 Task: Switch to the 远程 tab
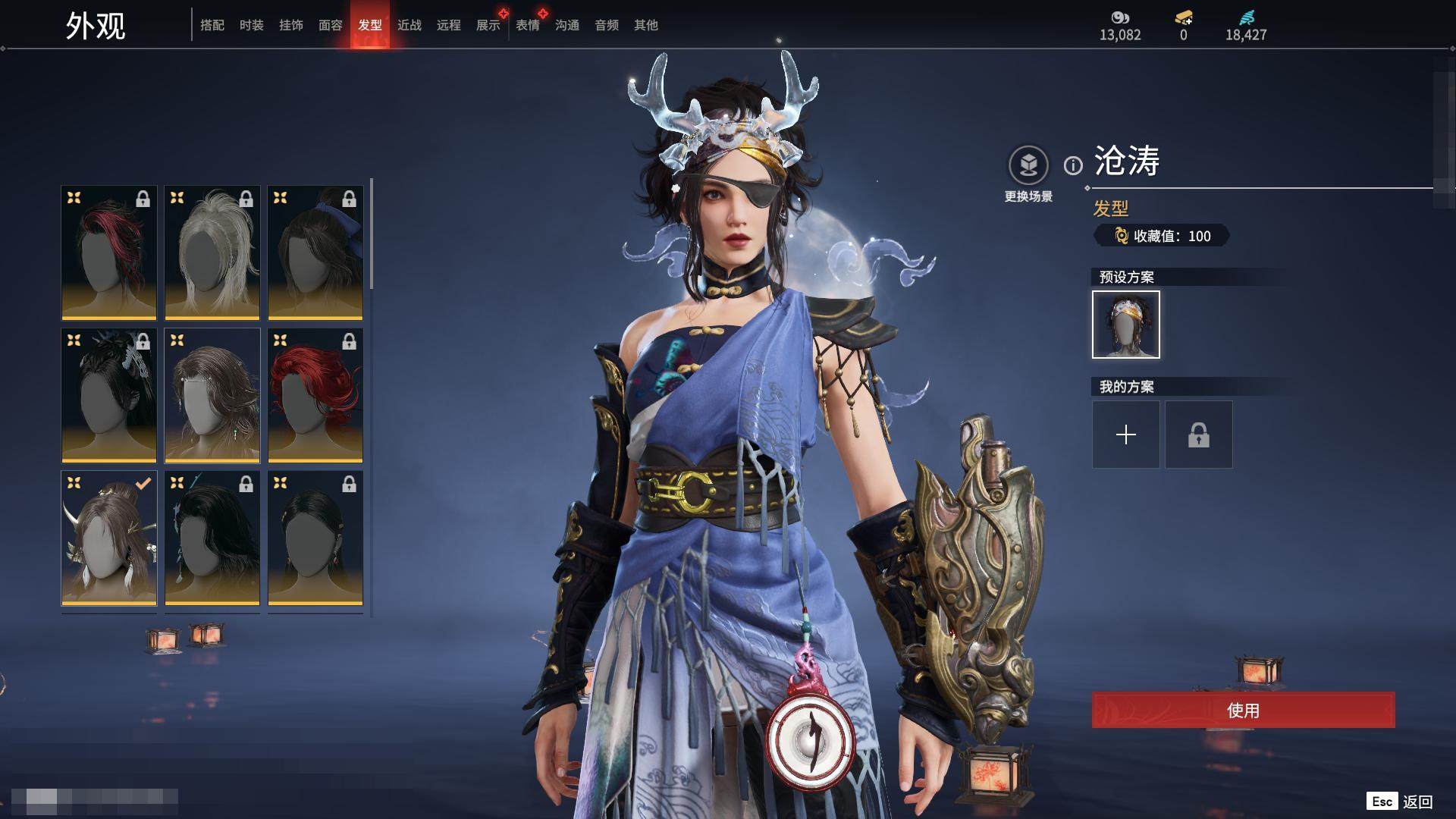tap(449, 25)
